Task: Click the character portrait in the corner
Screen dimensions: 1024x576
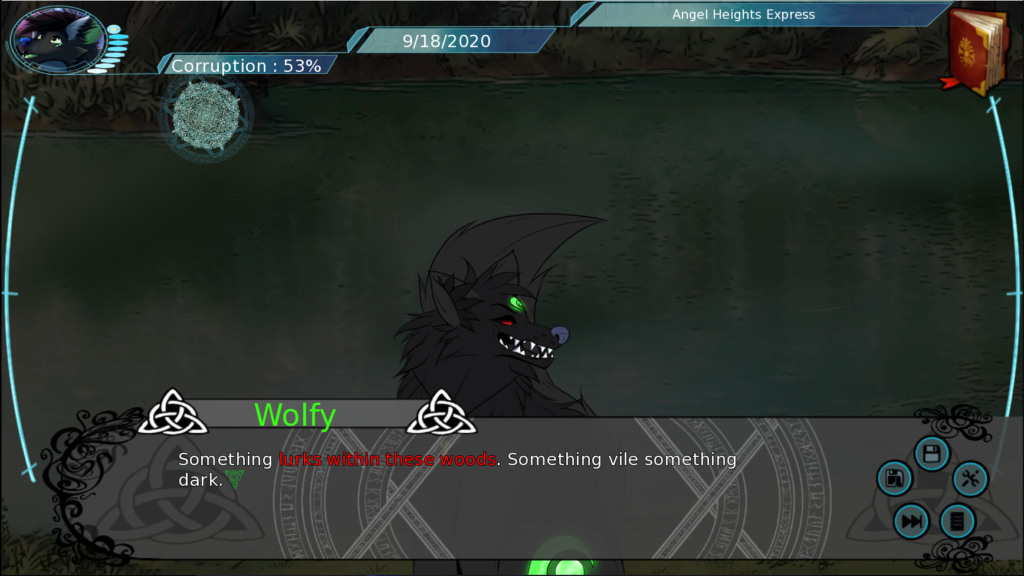Action: click(x=57, y=40)
